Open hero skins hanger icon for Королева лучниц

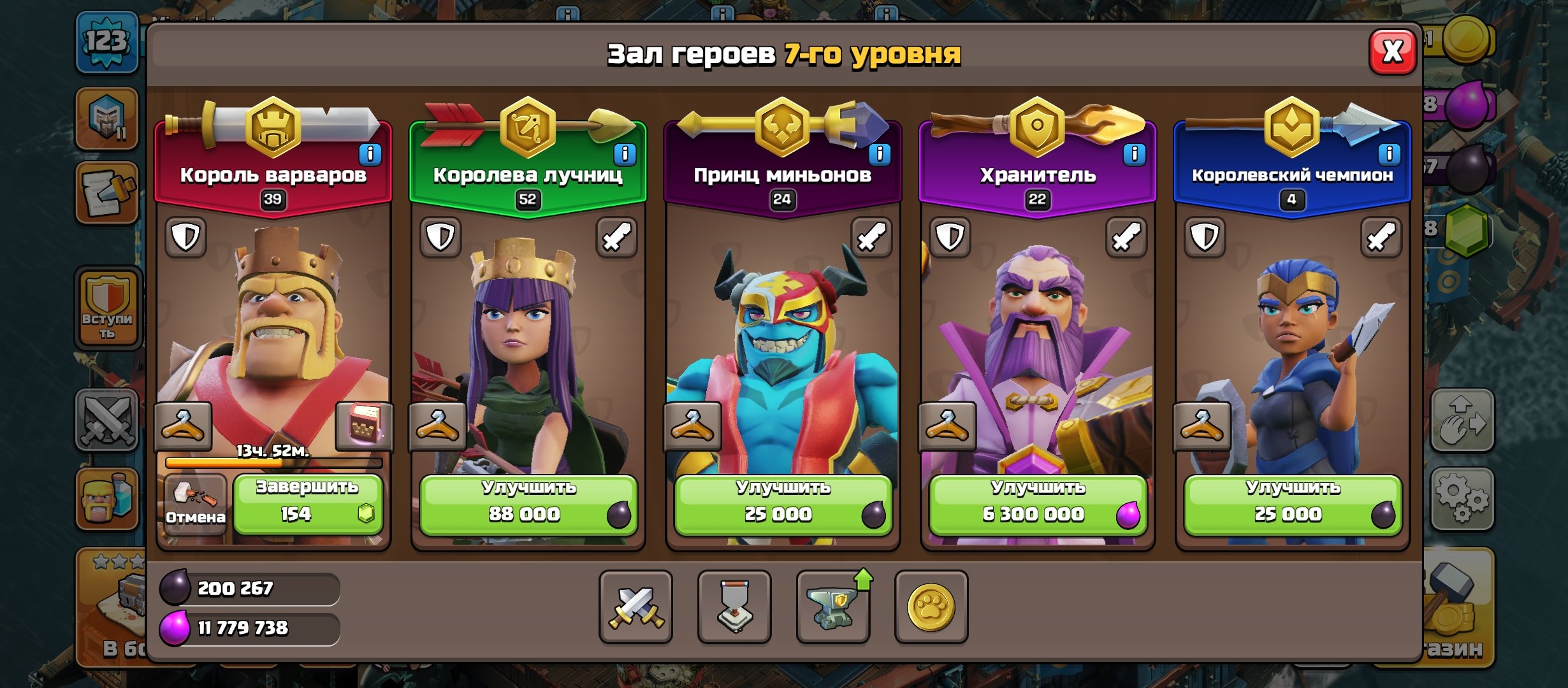[439, 426]
